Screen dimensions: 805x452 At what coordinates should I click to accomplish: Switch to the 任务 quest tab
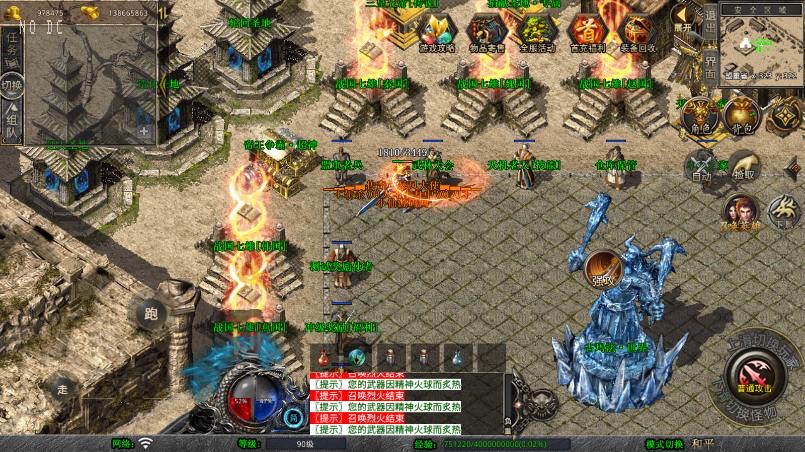point(12,47)
